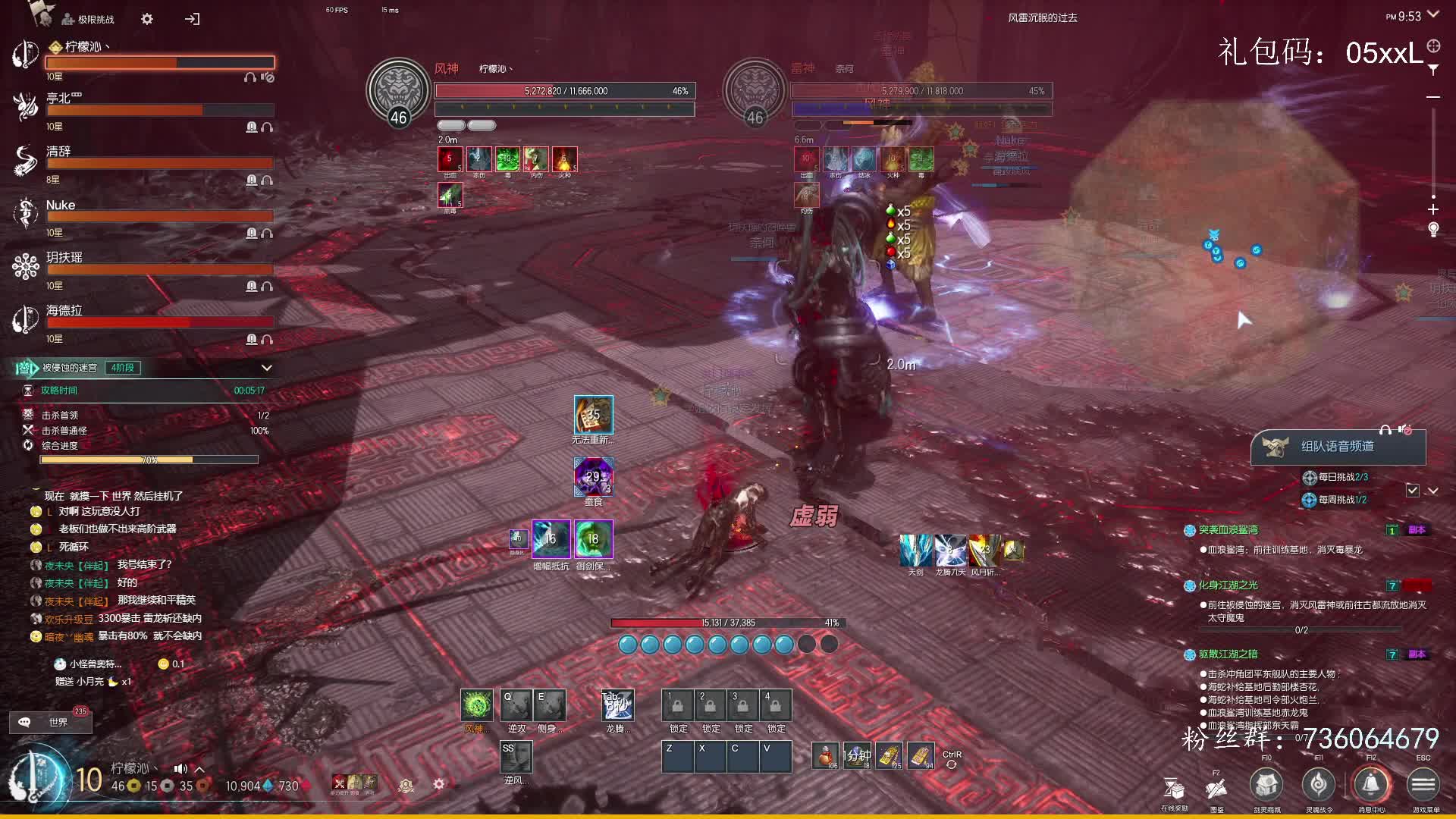Claim the 在线奖励 online reward
The height and width of the screenshot is (819, 1456).
1174,789
